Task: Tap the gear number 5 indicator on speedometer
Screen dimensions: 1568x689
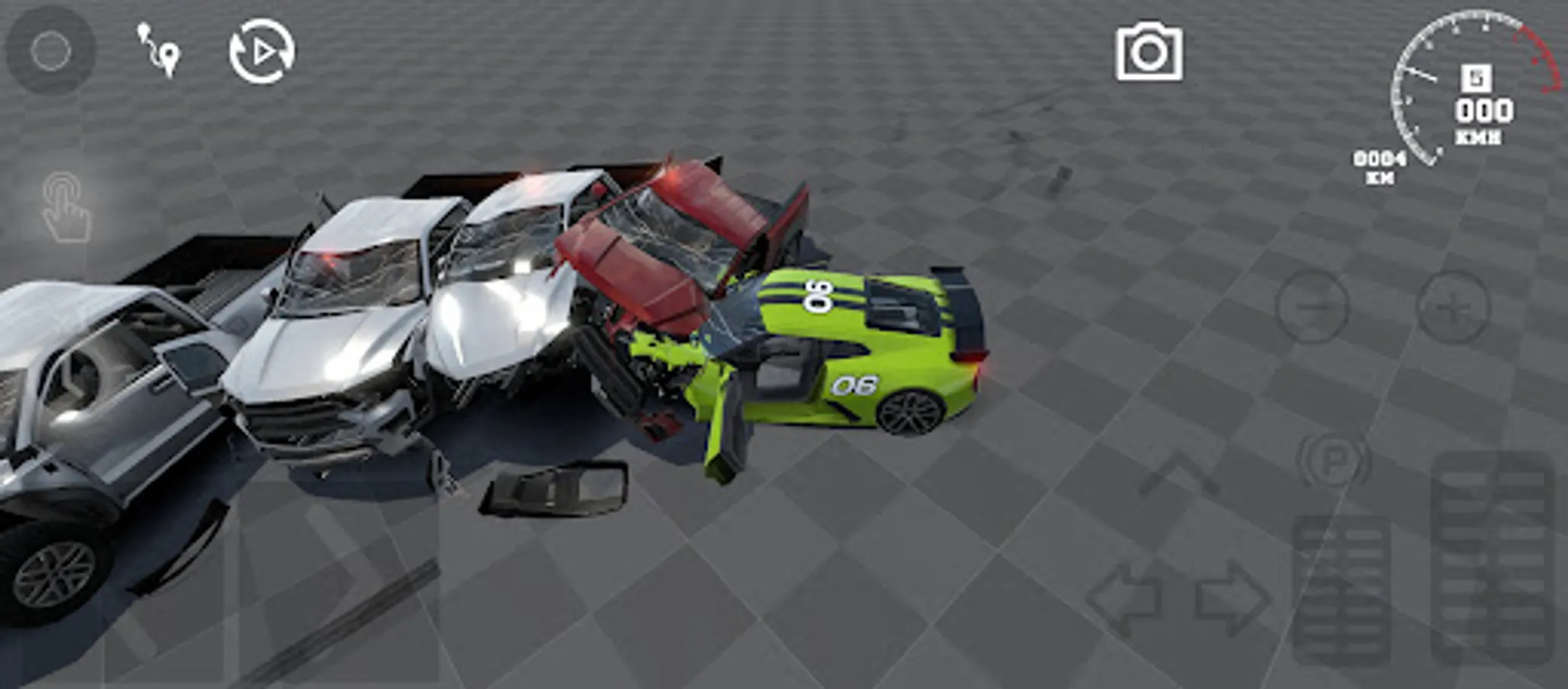Action: coord(1478,77)
